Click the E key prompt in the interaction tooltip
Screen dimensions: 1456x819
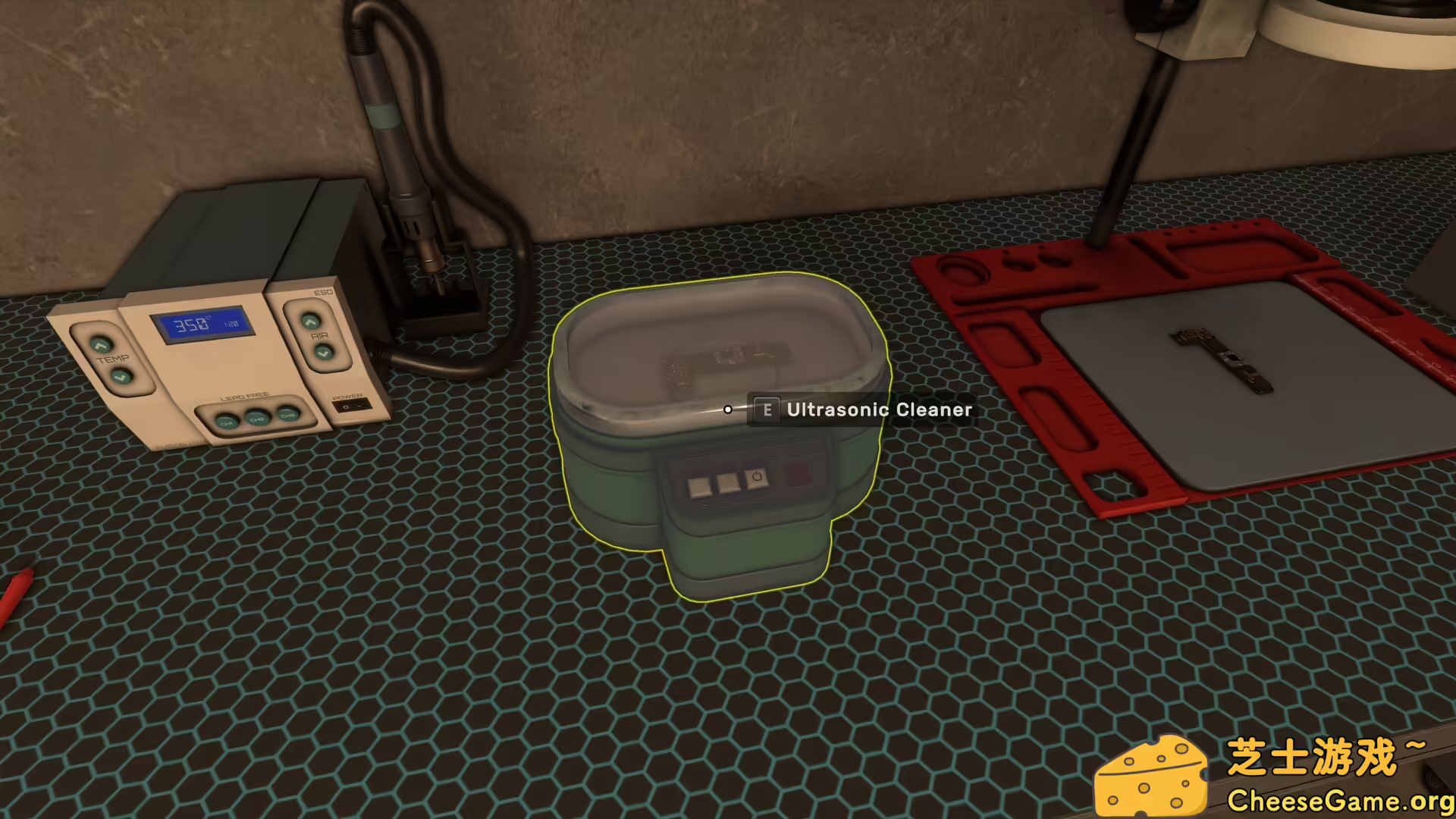[766, 409]
